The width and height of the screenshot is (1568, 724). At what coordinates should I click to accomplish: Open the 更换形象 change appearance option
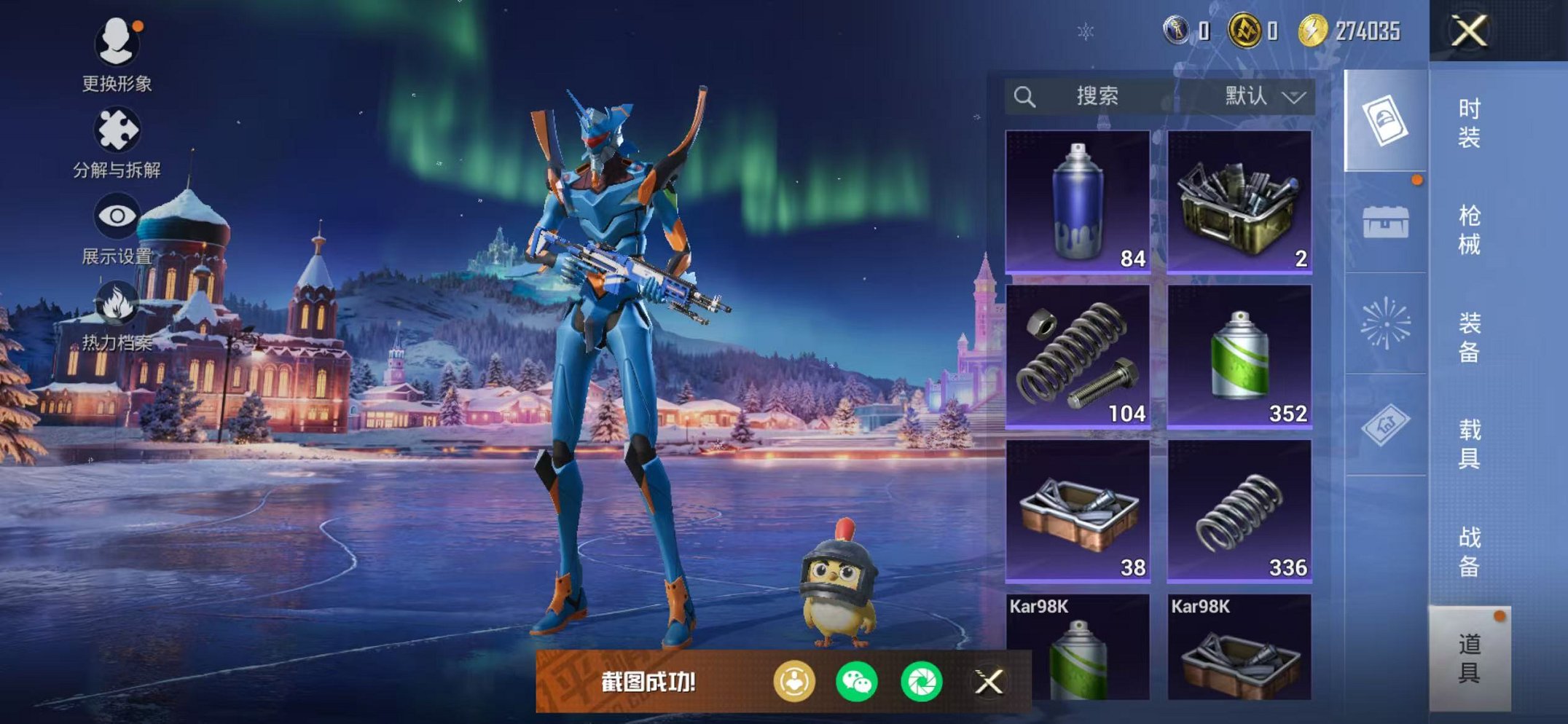117,54
